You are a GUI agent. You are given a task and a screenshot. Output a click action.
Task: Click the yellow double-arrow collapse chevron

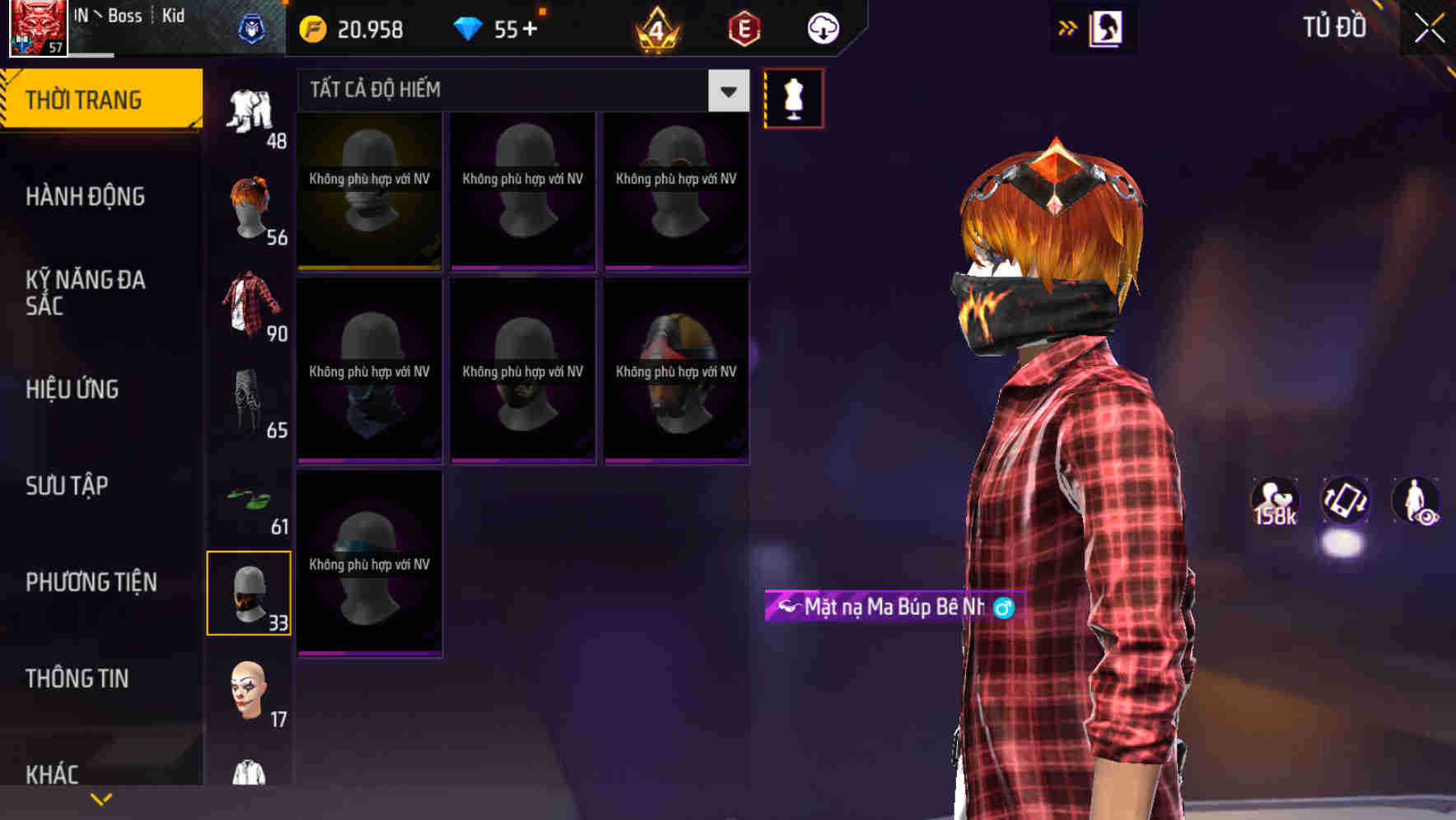[1066, 27]
